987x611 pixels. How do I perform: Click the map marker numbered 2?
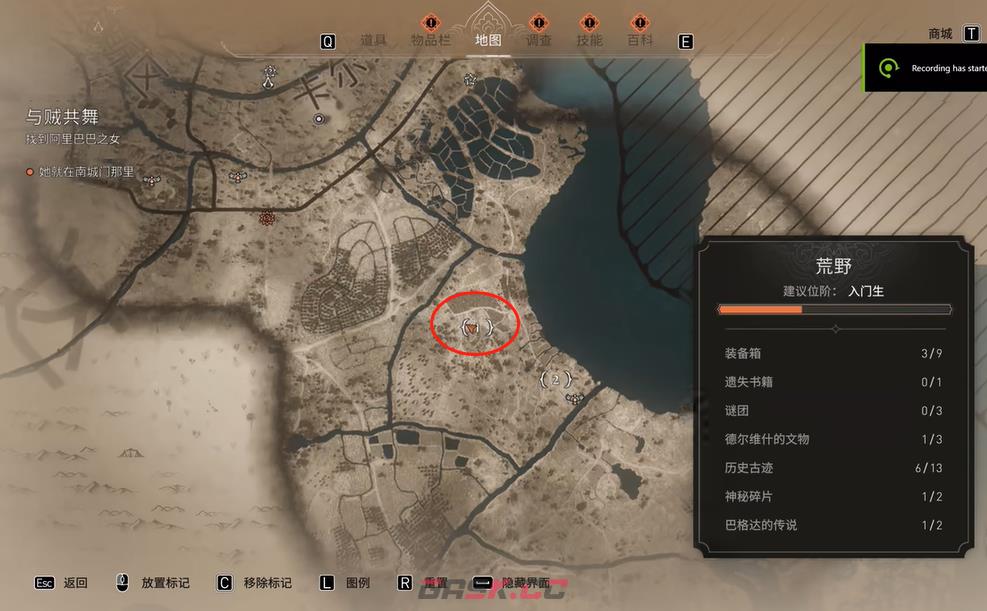(555, 380)
